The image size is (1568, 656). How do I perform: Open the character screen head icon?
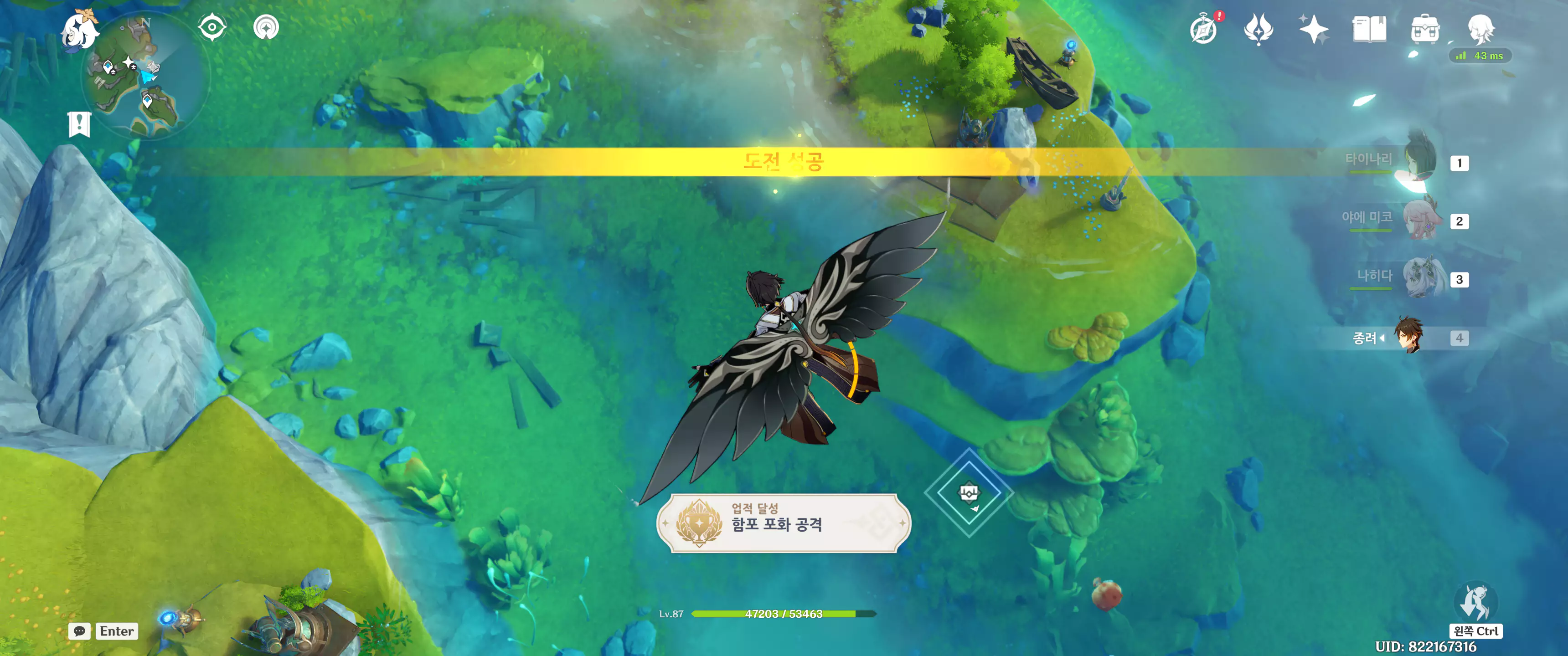(1480, 29)
